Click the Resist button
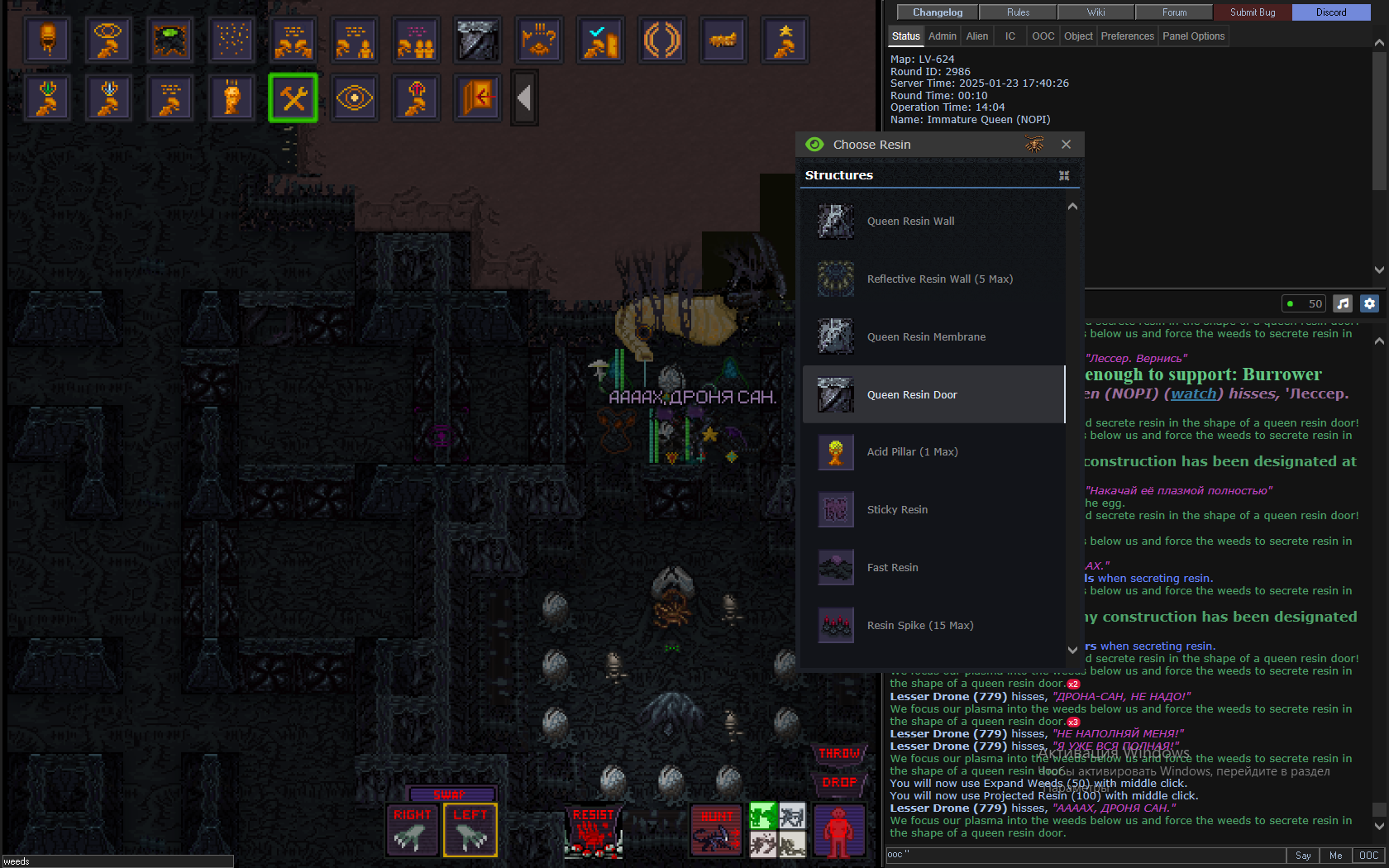 (593, 830)
